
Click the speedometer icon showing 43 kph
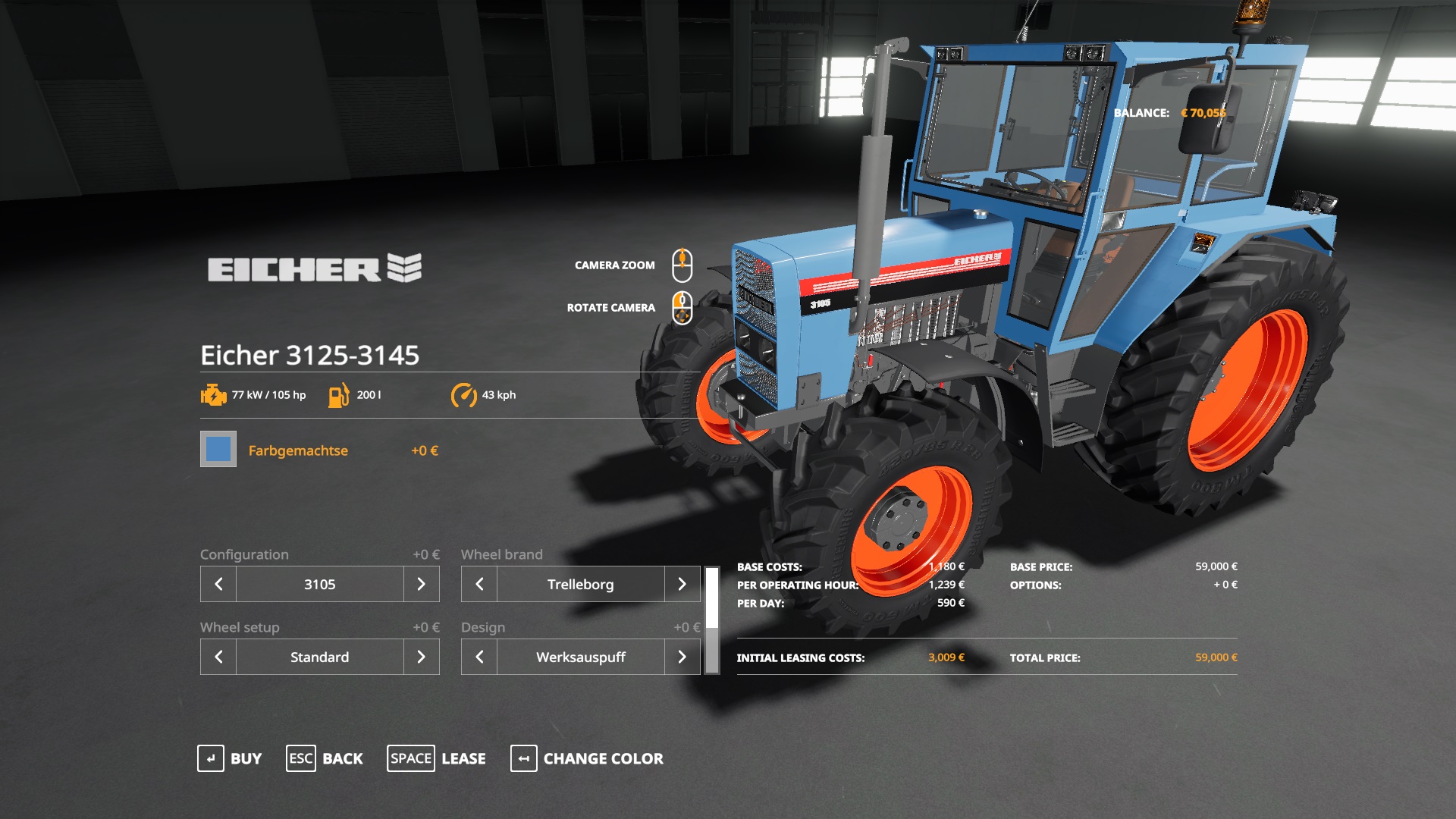coord(464,394)
